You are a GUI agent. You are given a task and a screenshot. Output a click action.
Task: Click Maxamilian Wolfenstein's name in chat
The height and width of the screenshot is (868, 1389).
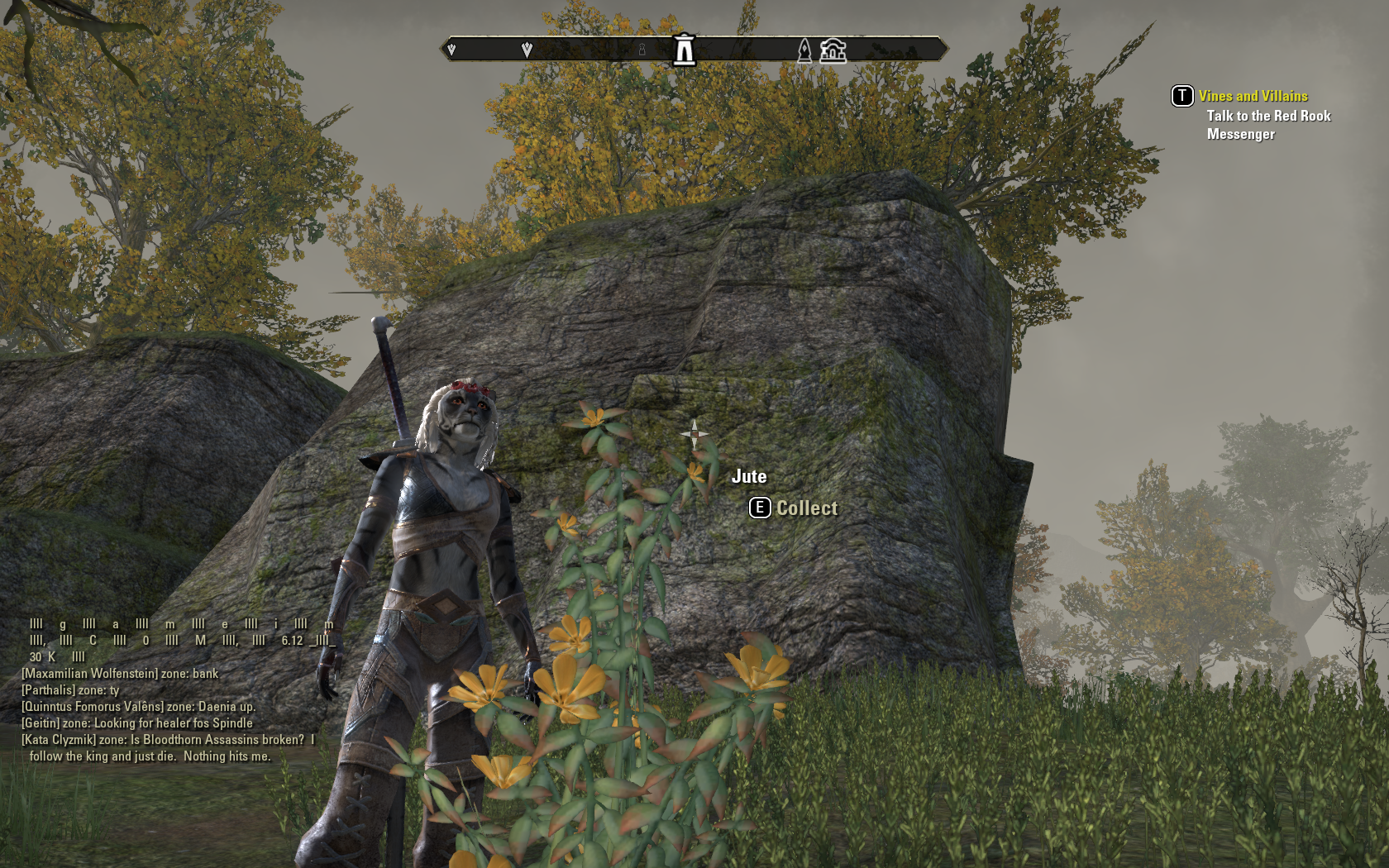(x=89, y=674)
